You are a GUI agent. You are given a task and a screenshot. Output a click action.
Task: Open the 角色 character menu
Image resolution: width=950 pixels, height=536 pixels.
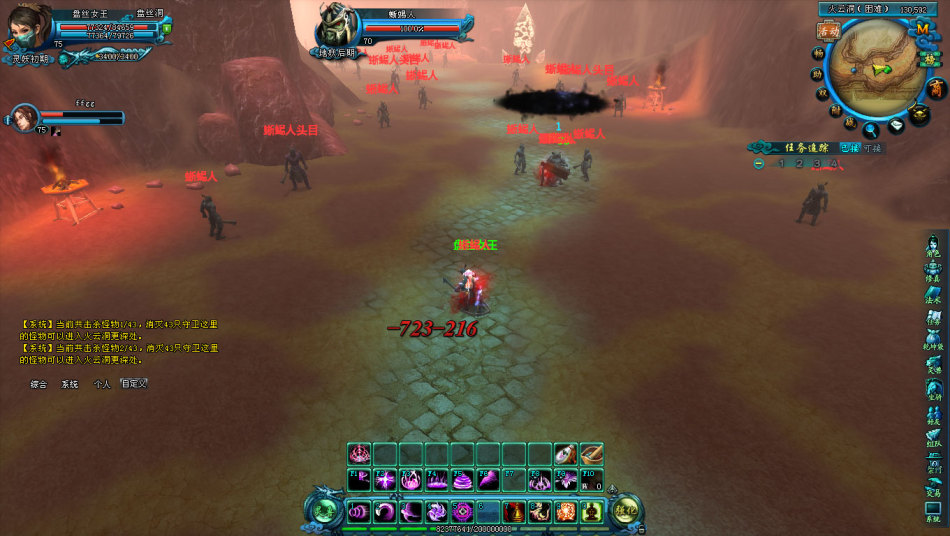click(933, 245)
